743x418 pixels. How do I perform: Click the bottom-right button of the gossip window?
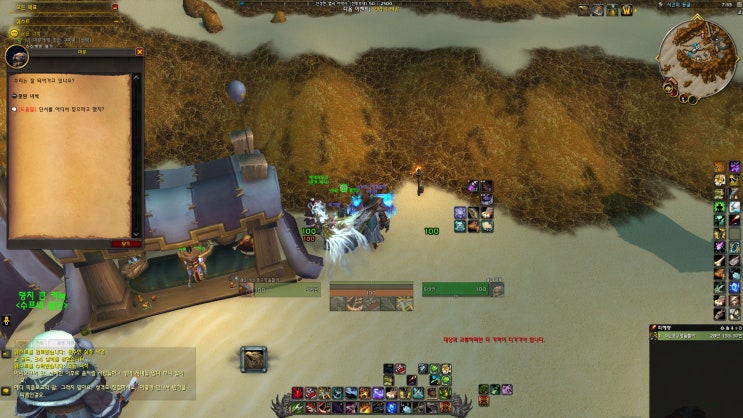tap(126, 242)
